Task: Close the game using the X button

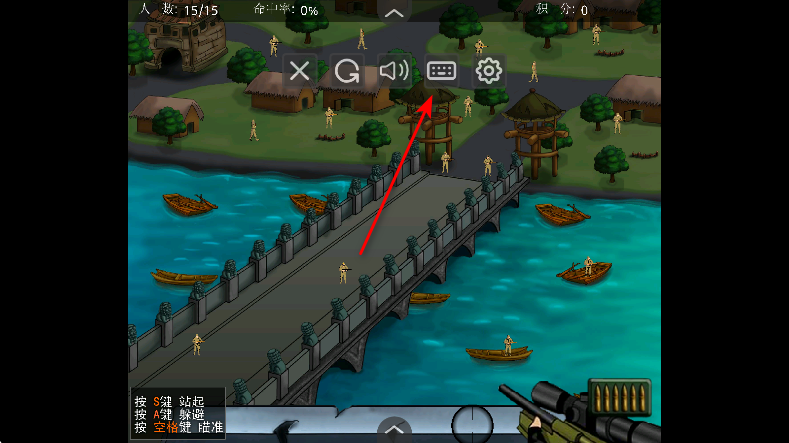Action: pos(300,71)
